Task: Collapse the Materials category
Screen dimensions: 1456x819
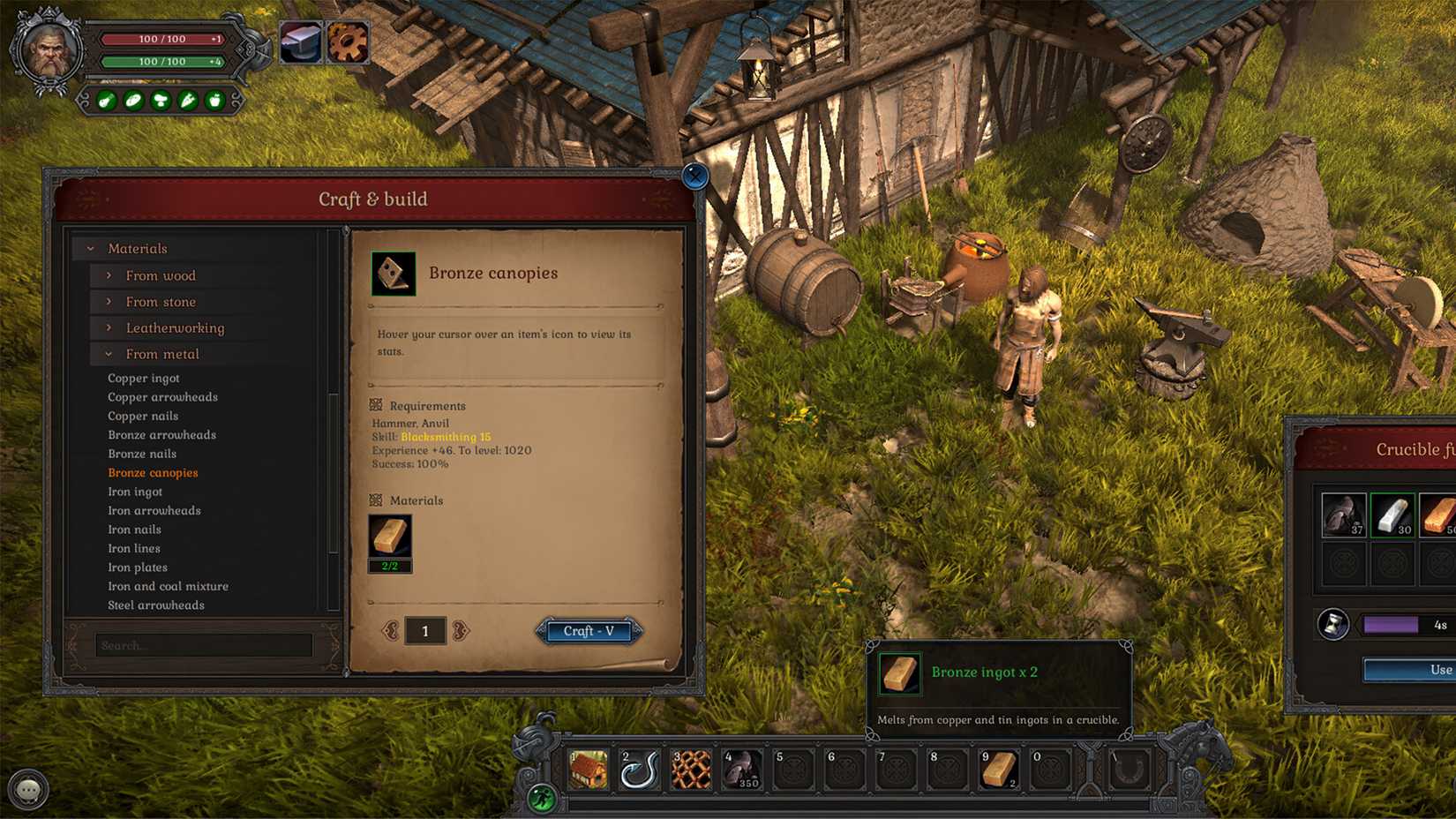Action: (x=137, y=249)
